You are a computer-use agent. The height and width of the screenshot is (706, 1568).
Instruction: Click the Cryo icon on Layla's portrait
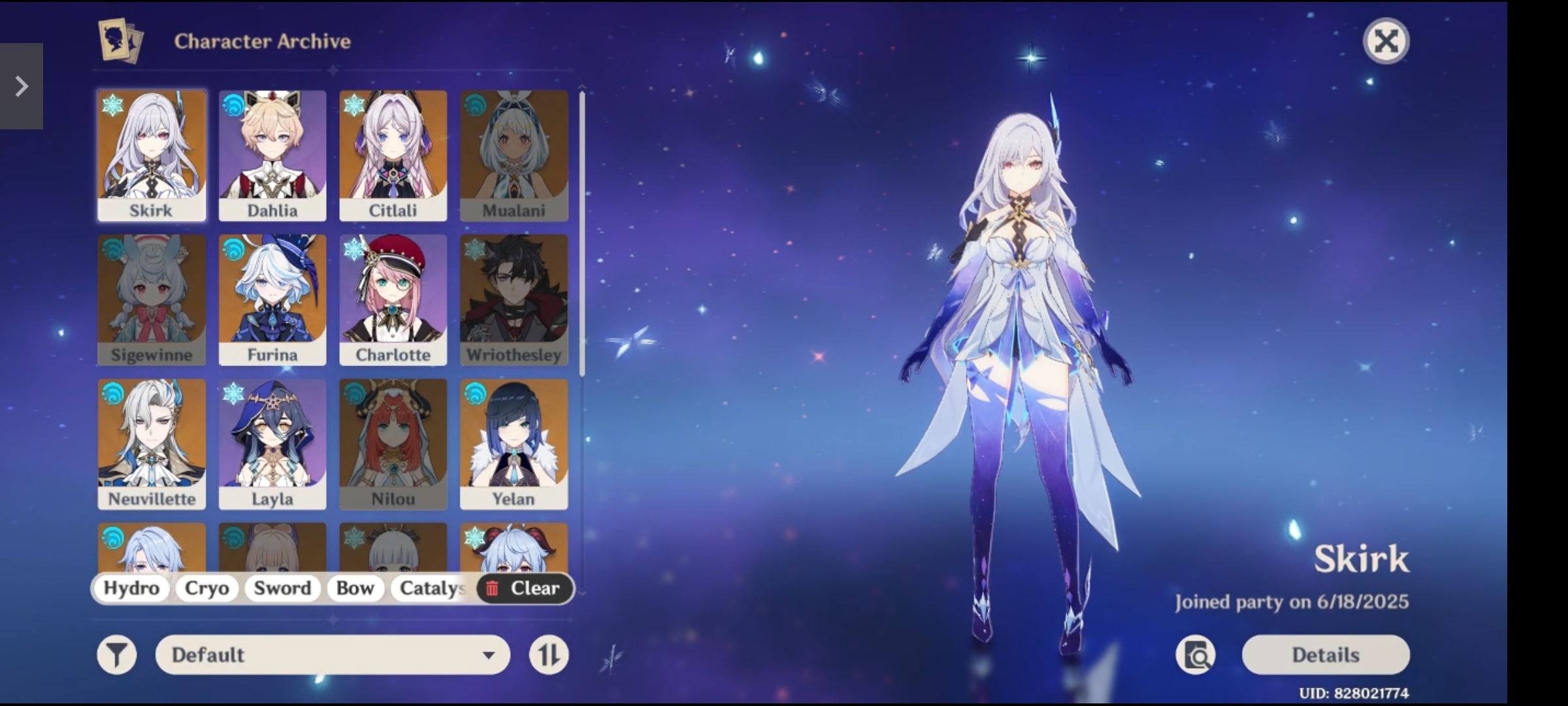[x=233, y=392]
